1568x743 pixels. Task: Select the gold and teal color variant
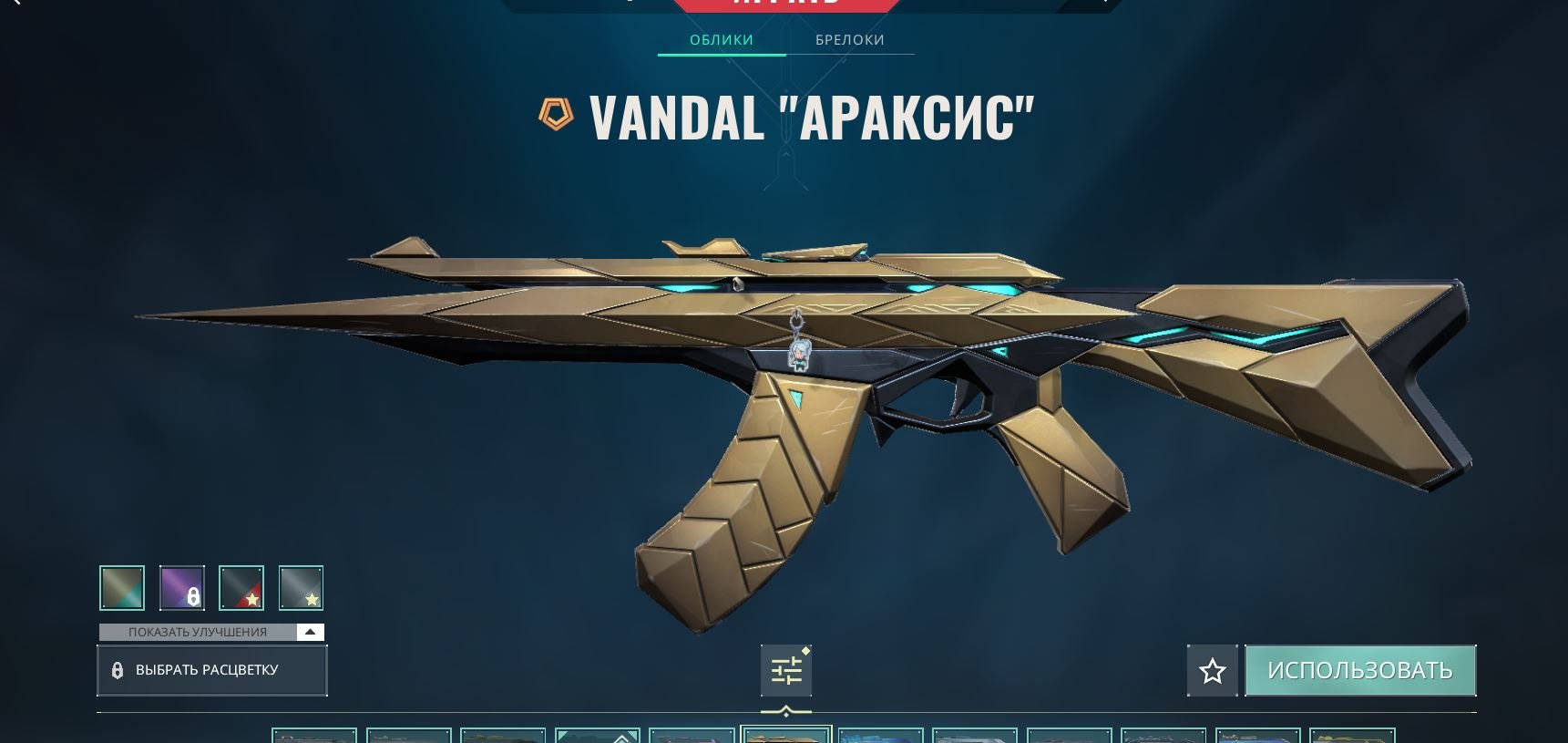[122, 588]
